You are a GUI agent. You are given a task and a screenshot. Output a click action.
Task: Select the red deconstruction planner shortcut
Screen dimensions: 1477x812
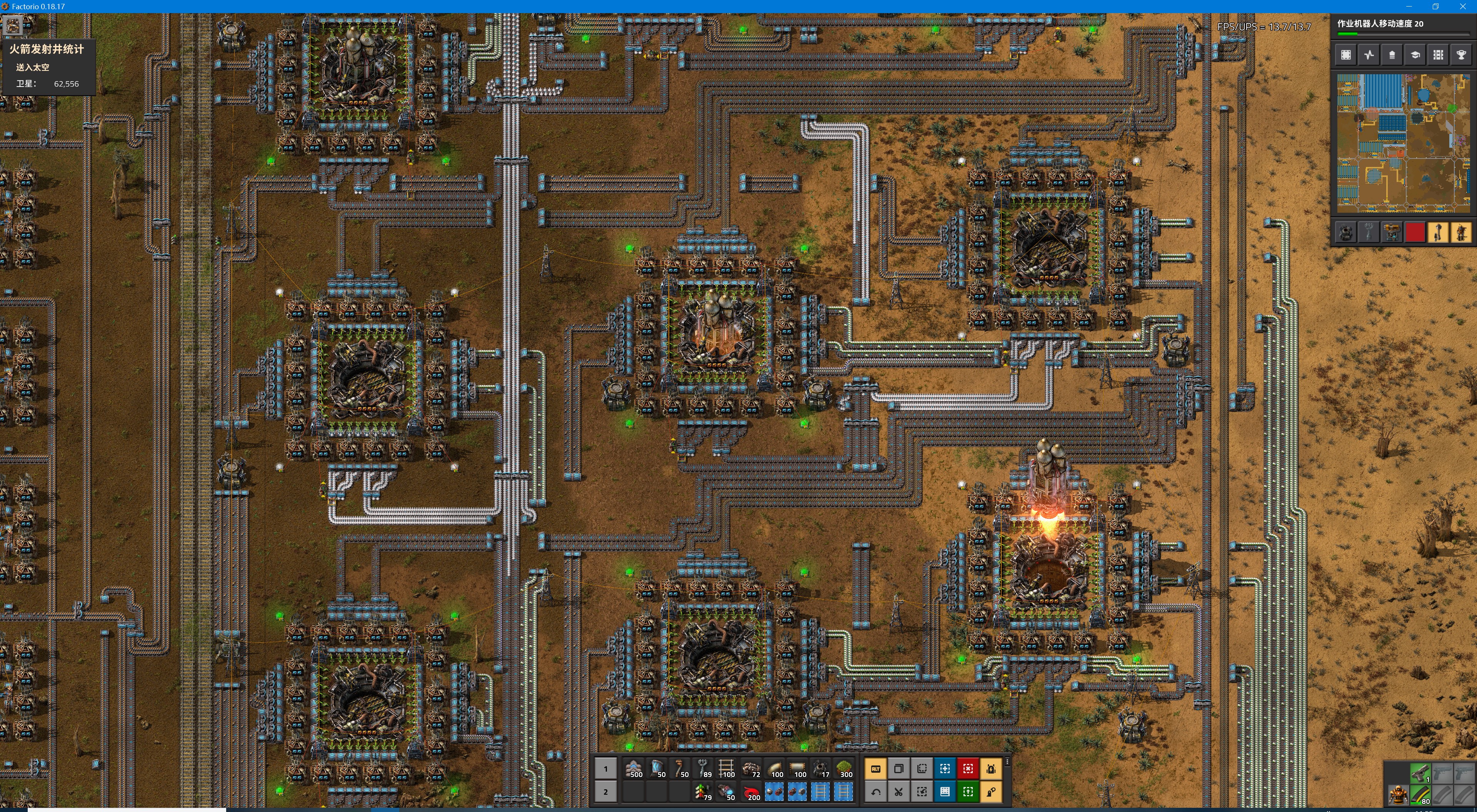pos(968,769)
